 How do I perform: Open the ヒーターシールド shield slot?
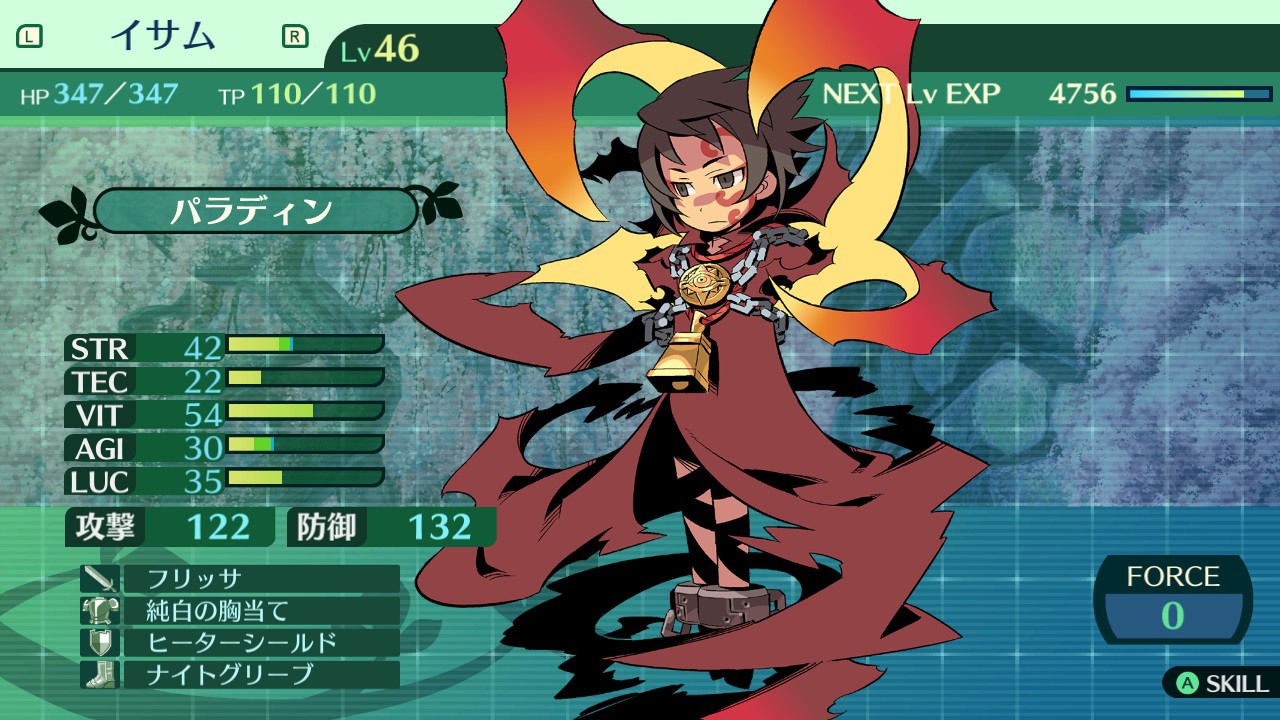258,642
